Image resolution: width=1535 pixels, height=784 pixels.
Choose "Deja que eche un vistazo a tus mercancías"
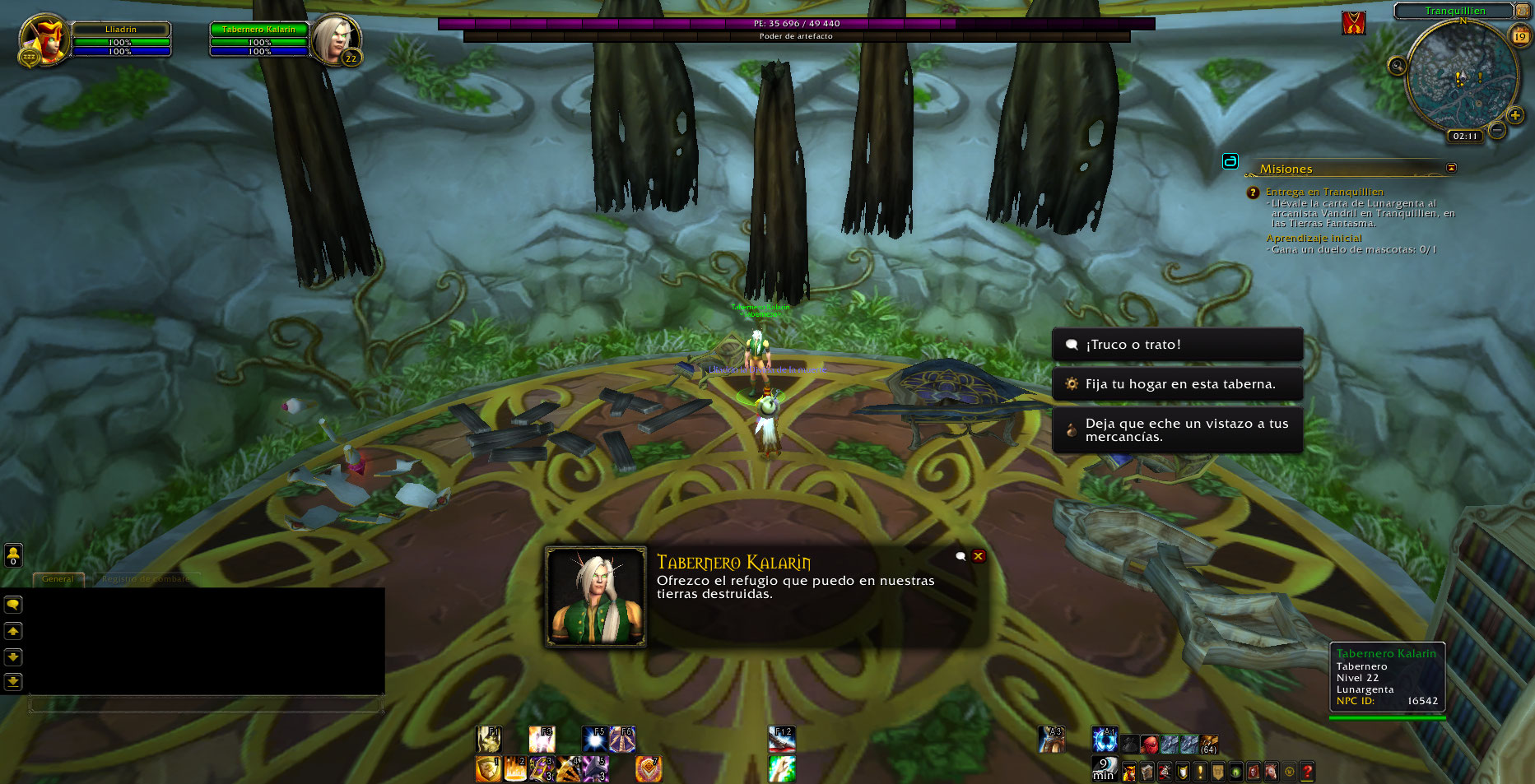(1177, 430)
